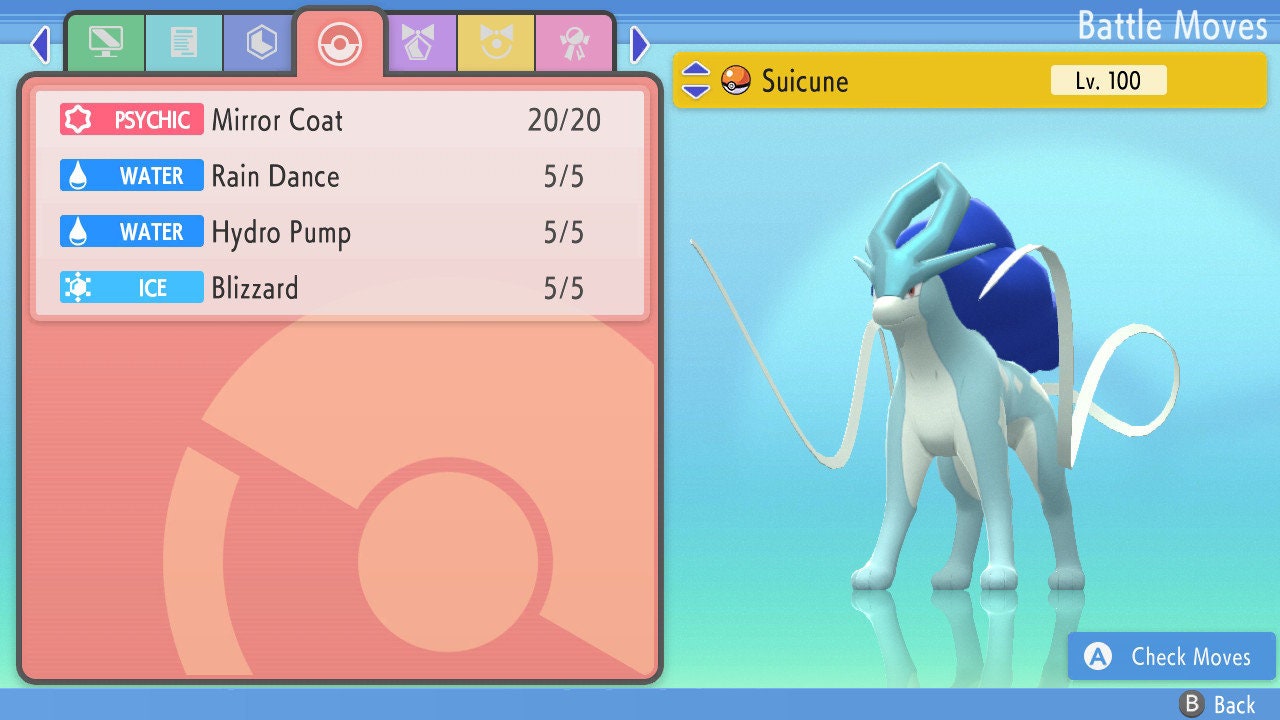Image resolution: width=1280 pixels, height=720 pixels.
Task: Open the teal document notes tab
Action: [x=183, y=43]
